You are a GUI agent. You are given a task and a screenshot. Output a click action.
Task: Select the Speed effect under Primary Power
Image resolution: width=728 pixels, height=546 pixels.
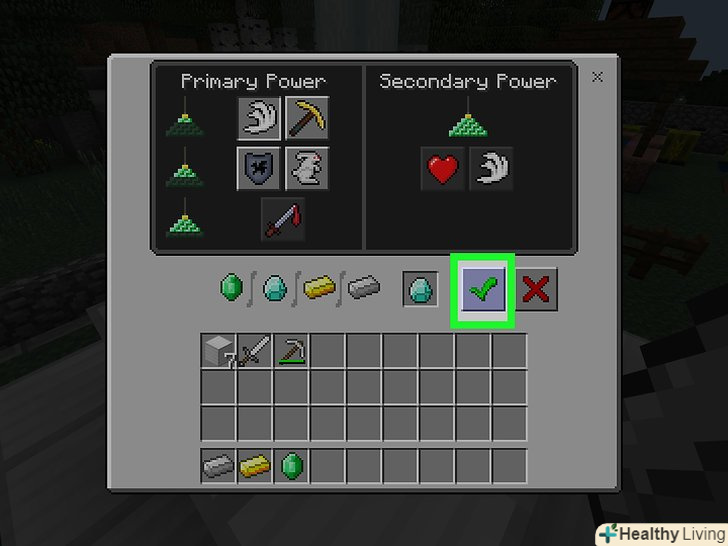[x=259, y=119]
